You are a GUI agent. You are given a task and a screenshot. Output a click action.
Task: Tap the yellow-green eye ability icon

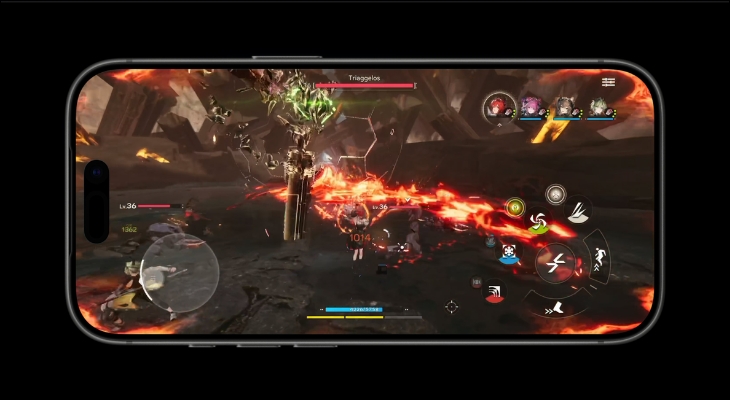[516, 207]
